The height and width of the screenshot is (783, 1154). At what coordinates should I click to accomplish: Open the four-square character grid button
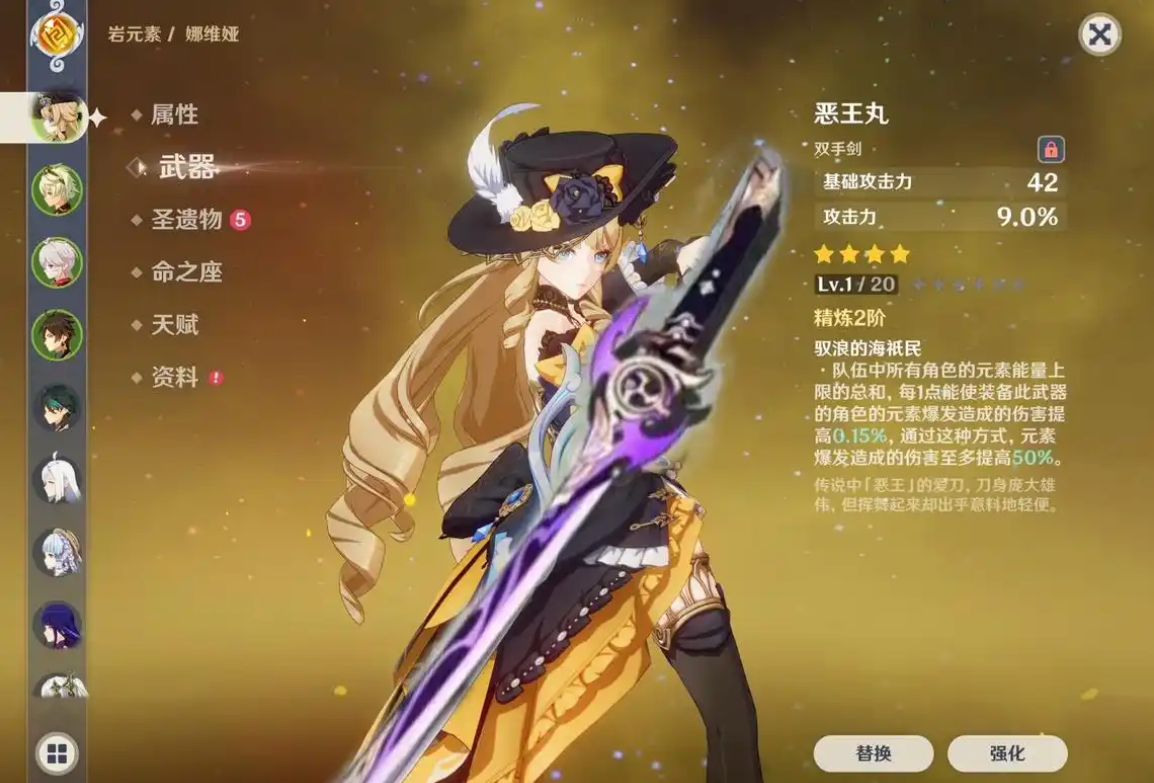point(56,753)
